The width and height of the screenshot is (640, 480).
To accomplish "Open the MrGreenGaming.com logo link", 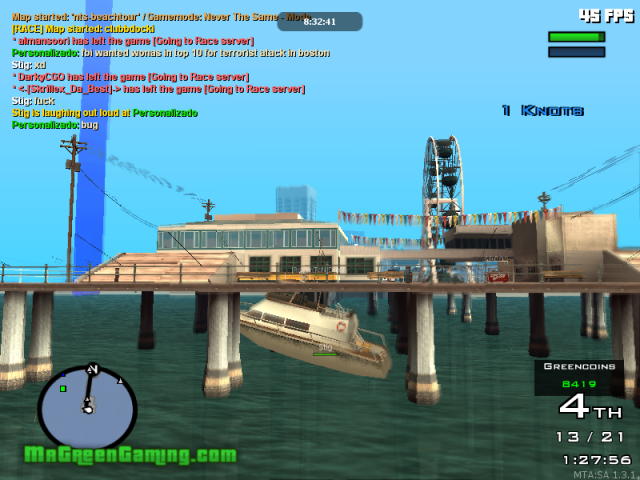I will point(131,455).
